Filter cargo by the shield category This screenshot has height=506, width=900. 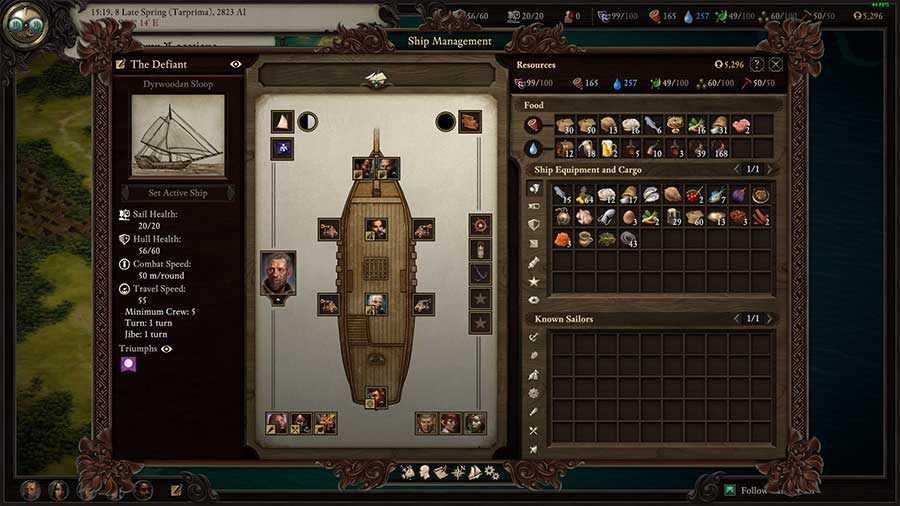[x=534, y=225]
